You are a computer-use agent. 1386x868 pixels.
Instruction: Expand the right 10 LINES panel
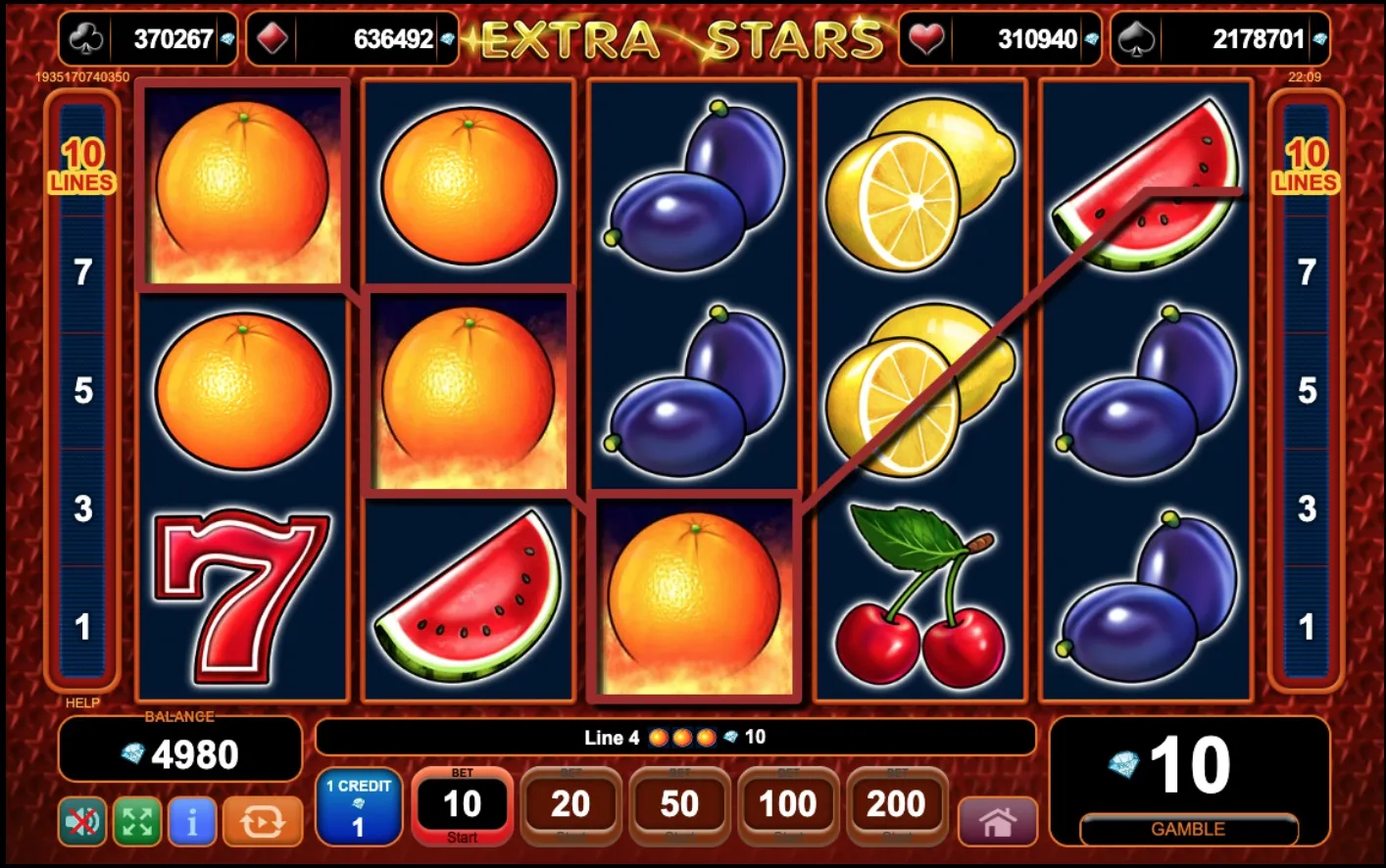tap(1305, 167)
